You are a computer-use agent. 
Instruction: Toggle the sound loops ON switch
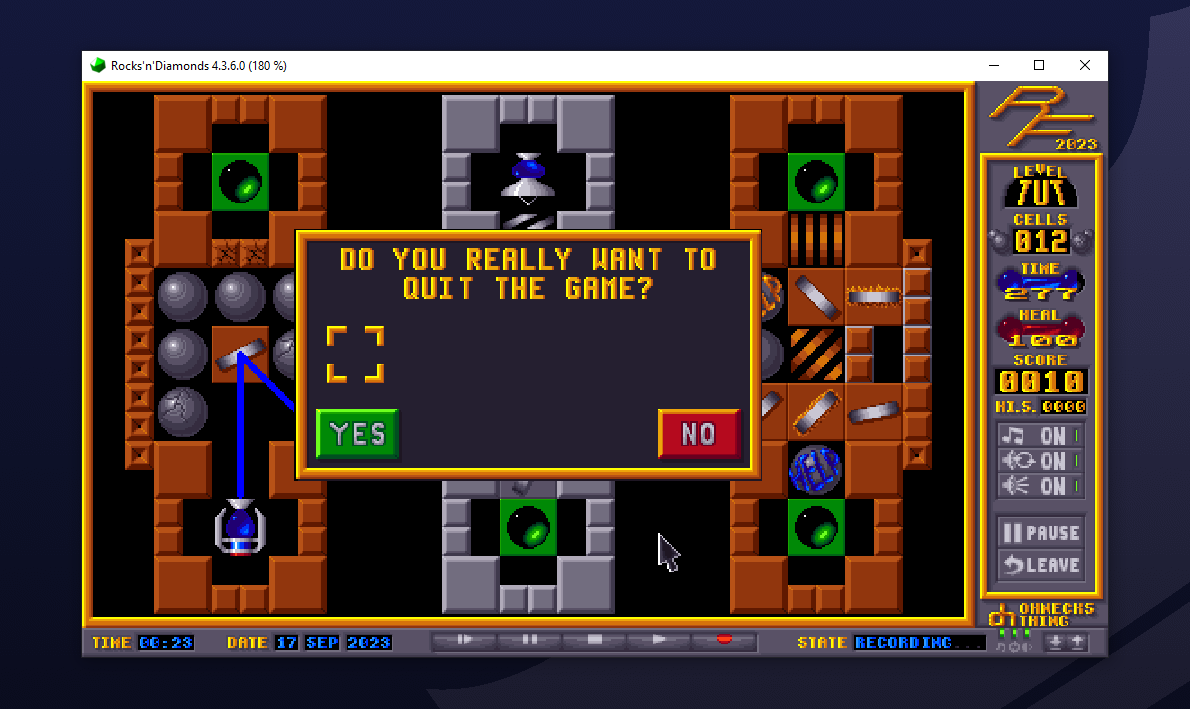1040,461
